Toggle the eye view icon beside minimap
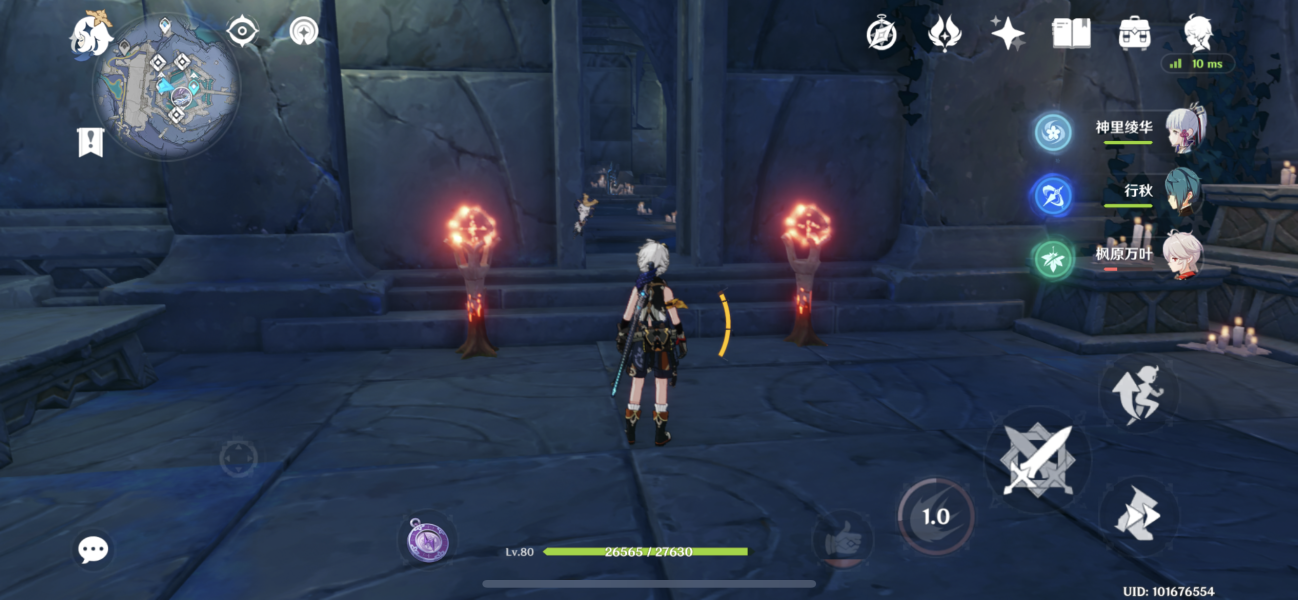The width and height of the screenshot is (1298, 600). [242, 32]
